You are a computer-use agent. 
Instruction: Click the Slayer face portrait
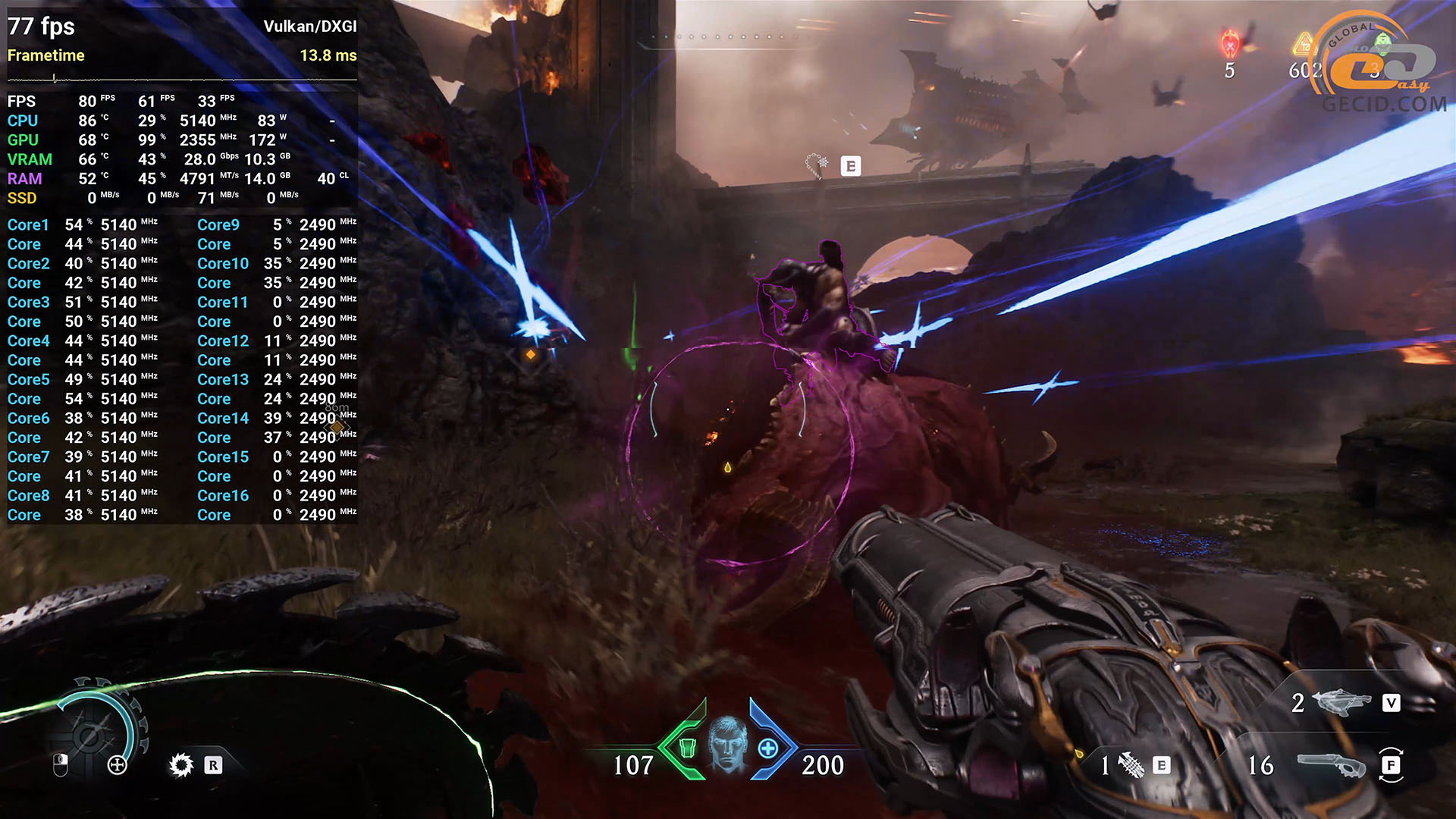click(727, 743)
